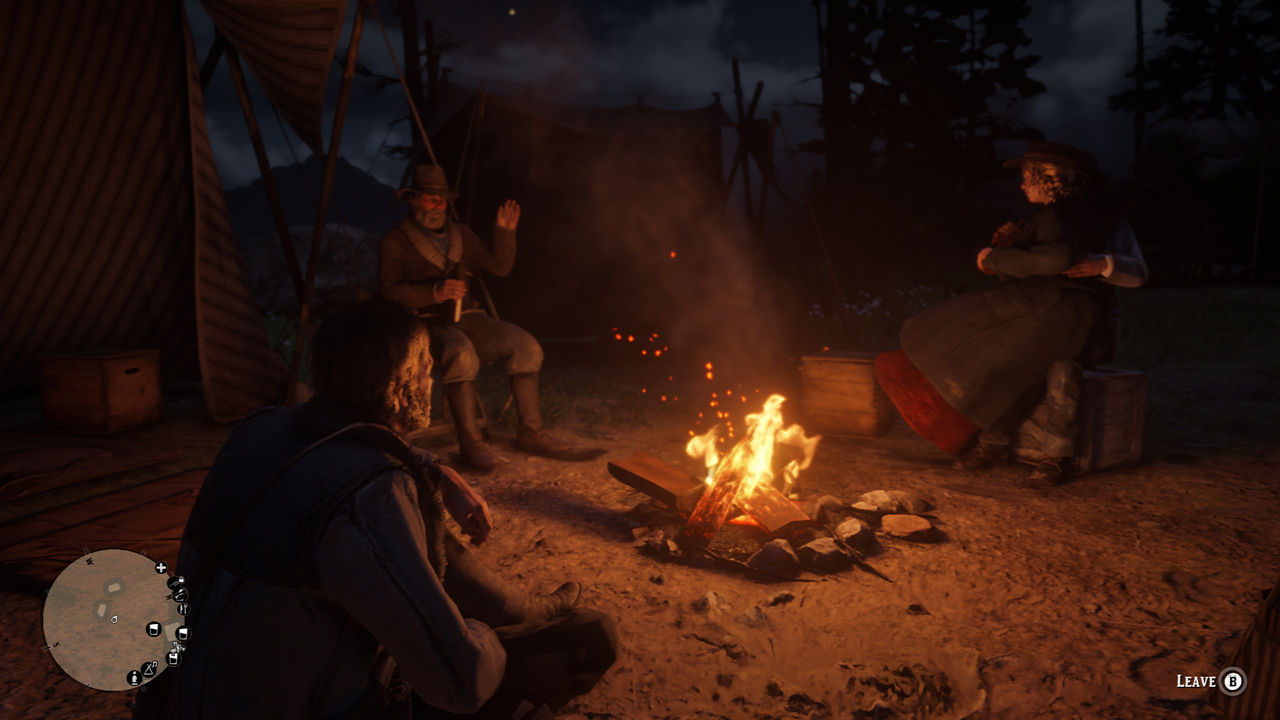This screenshot has height=720, width=1280.
Task: Click the fork and knife food marker
Action: [183, 609]
